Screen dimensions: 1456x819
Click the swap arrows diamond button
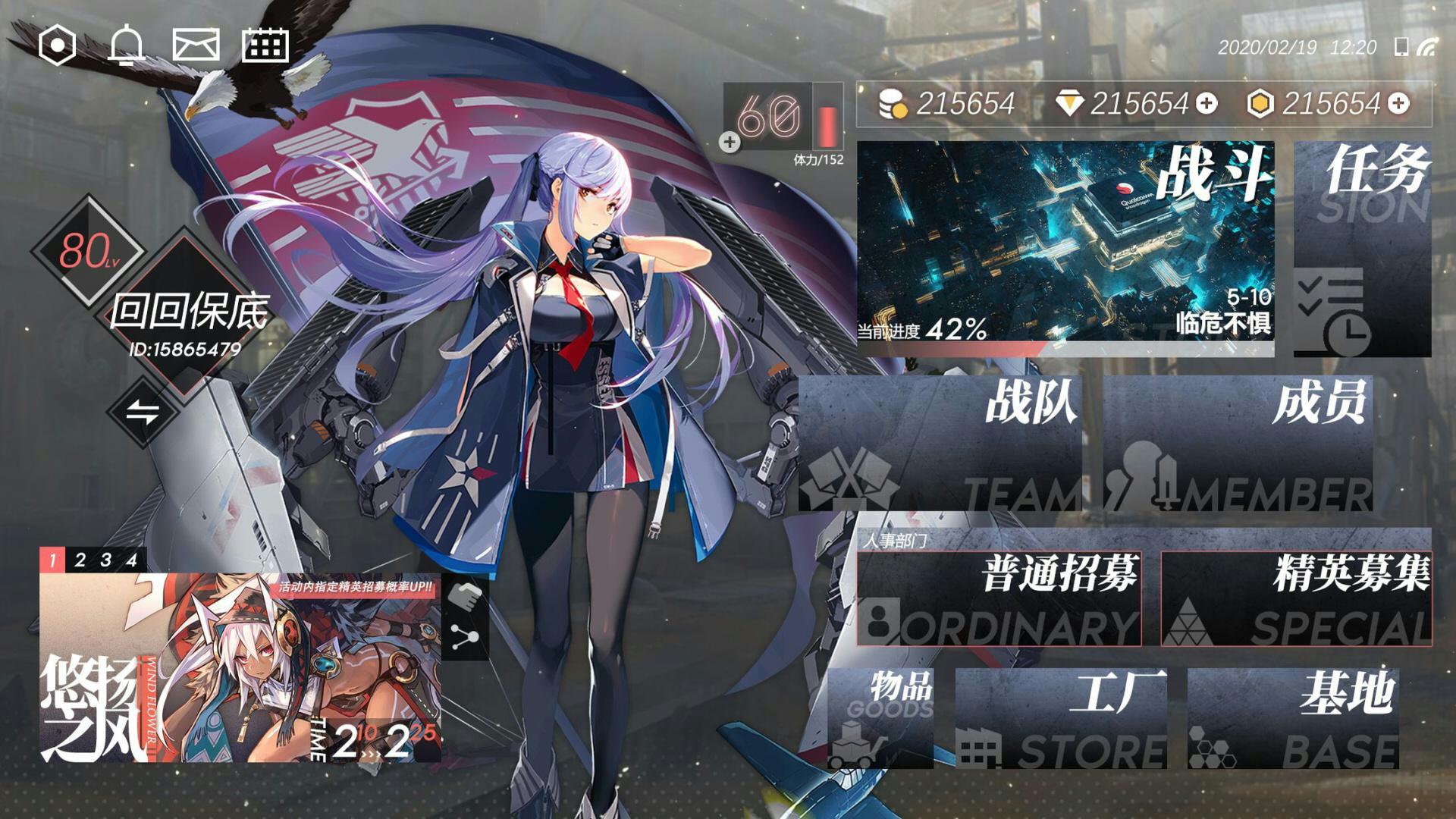coord(143,413)
